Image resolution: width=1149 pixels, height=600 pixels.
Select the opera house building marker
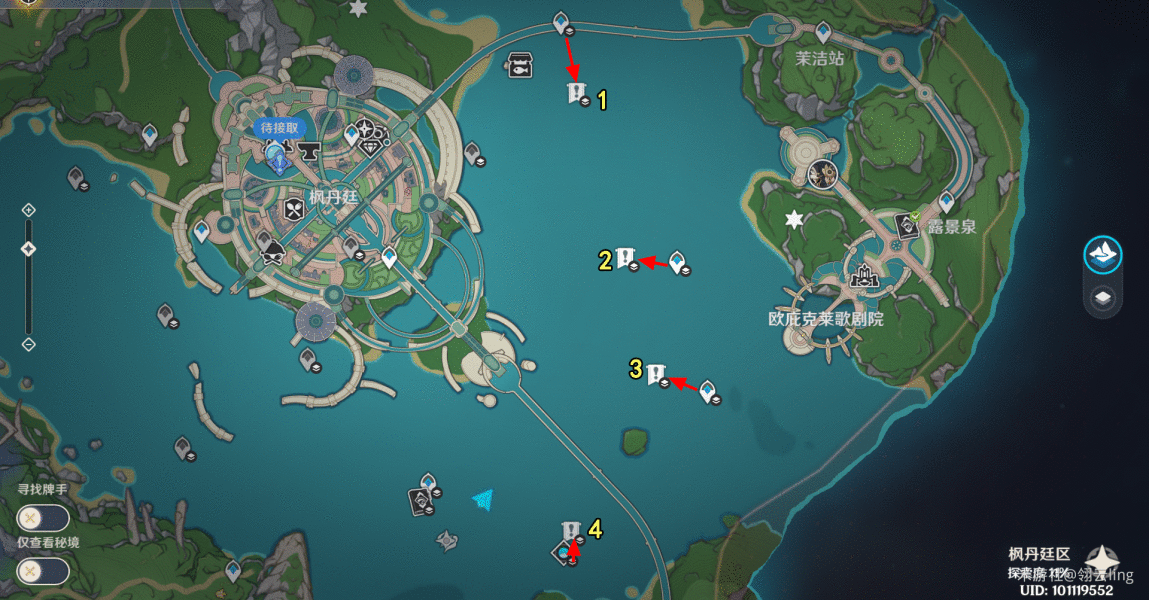(863, 274)
